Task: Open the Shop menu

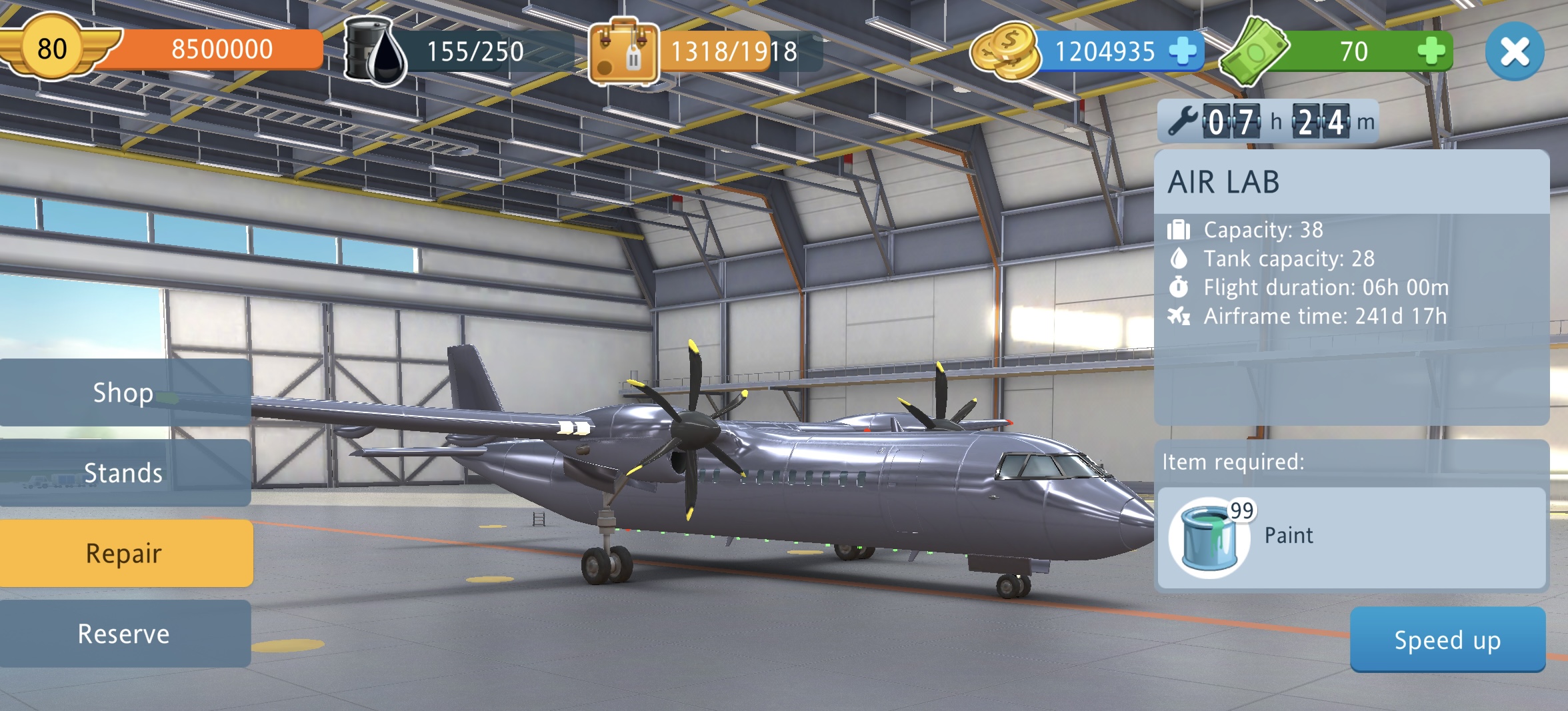Action: tap(124, 392)
